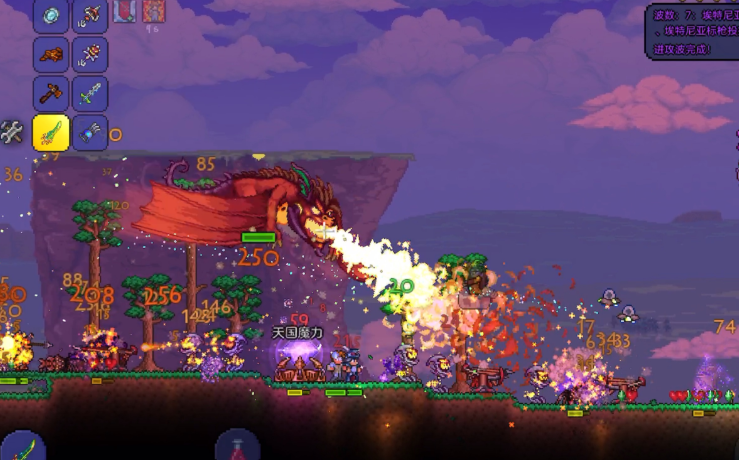Choose the brown ore chunk slot
739x460 pixels.
(x=51, y=55)
